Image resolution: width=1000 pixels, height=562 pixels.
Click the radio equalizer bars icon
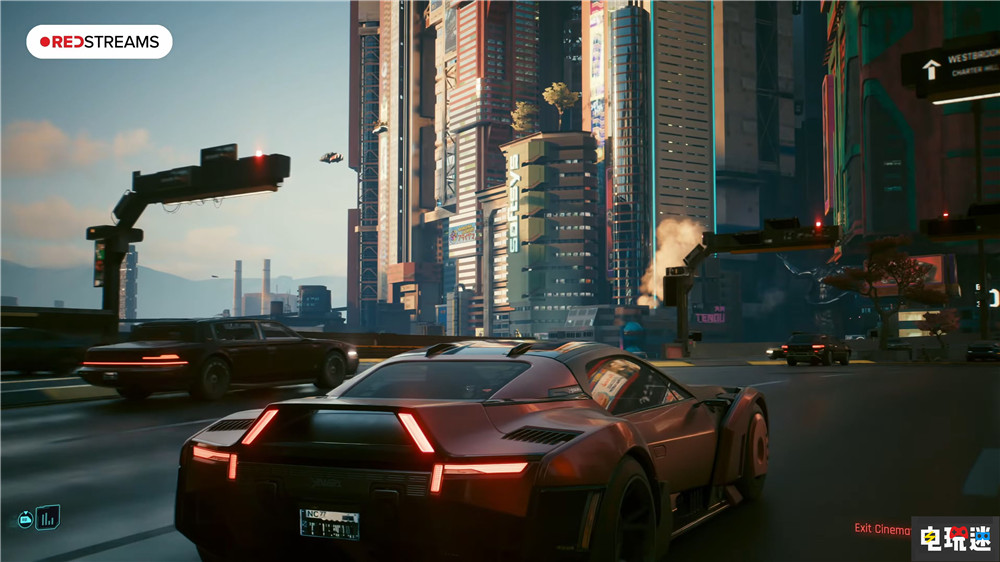coord(48,517)
